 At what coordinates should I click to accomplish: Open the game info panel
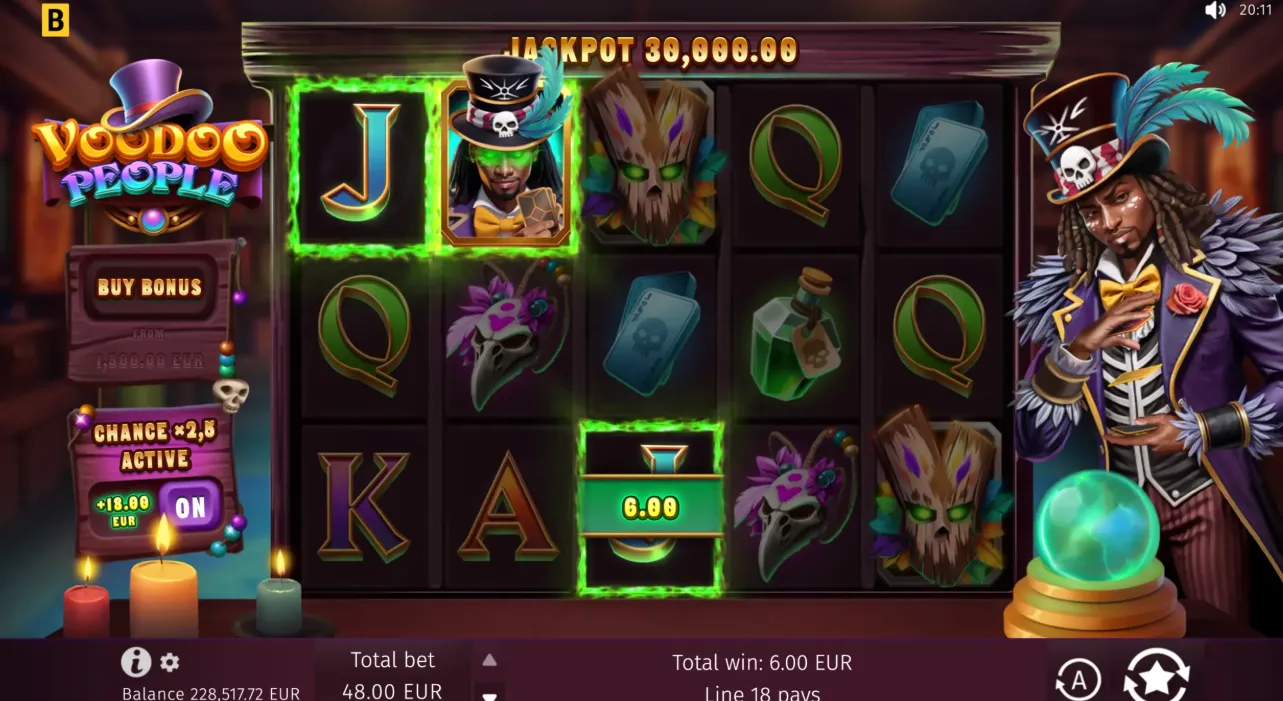click(136, 662)
